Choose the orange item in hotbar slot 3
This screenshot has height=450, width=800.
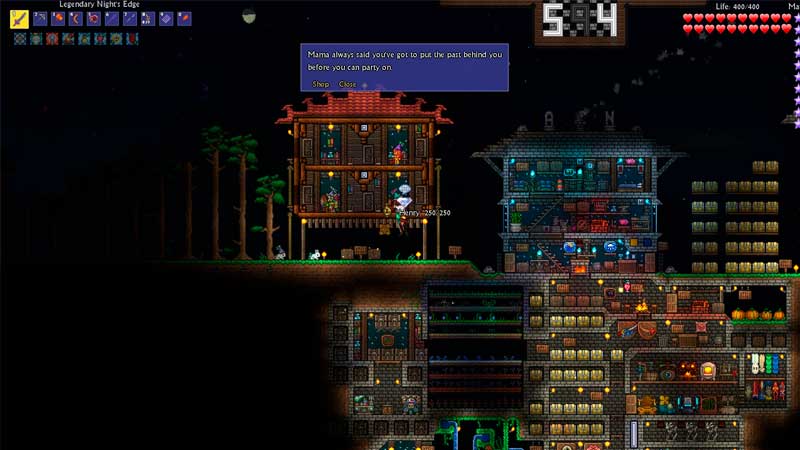click(x=58, y=19)
